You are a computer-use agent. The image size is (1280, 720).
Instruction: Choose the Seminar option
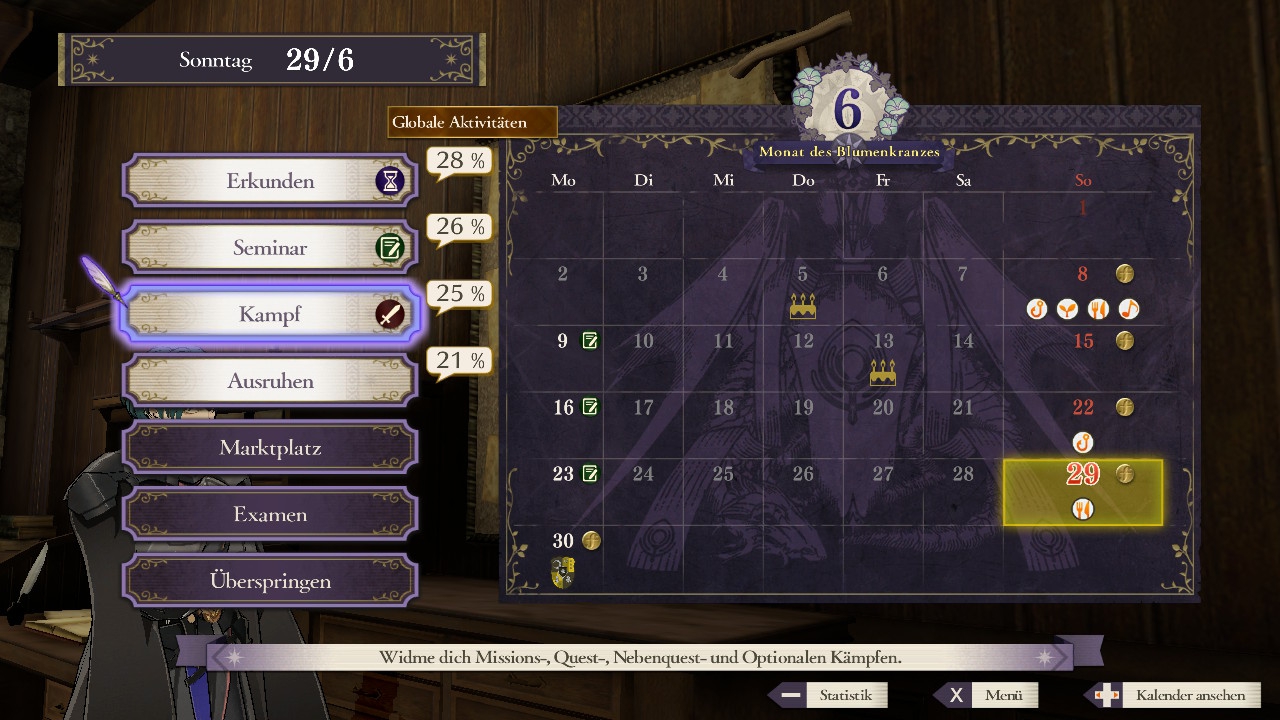tap(270, 248)
